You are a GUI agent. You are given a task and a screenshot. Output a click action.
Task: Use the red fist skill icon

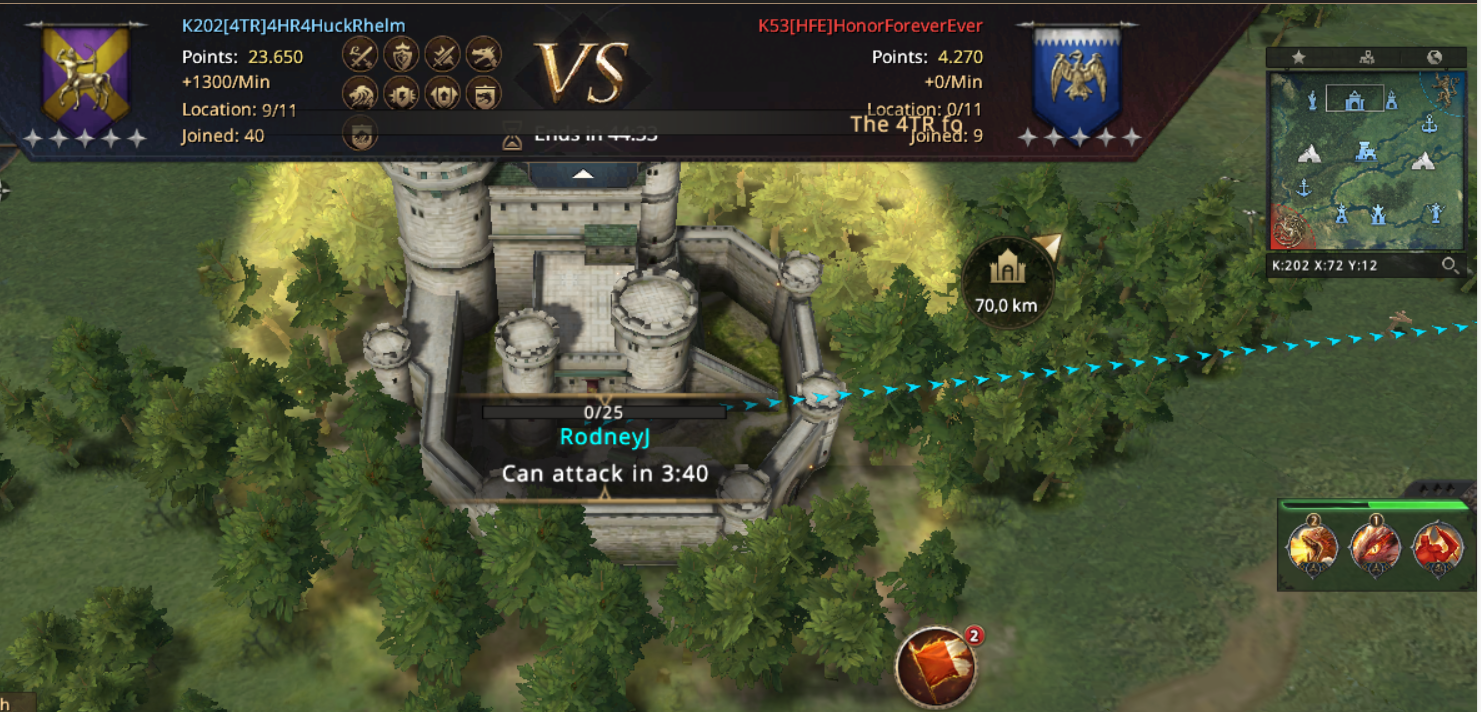(x=1436, y=548)
